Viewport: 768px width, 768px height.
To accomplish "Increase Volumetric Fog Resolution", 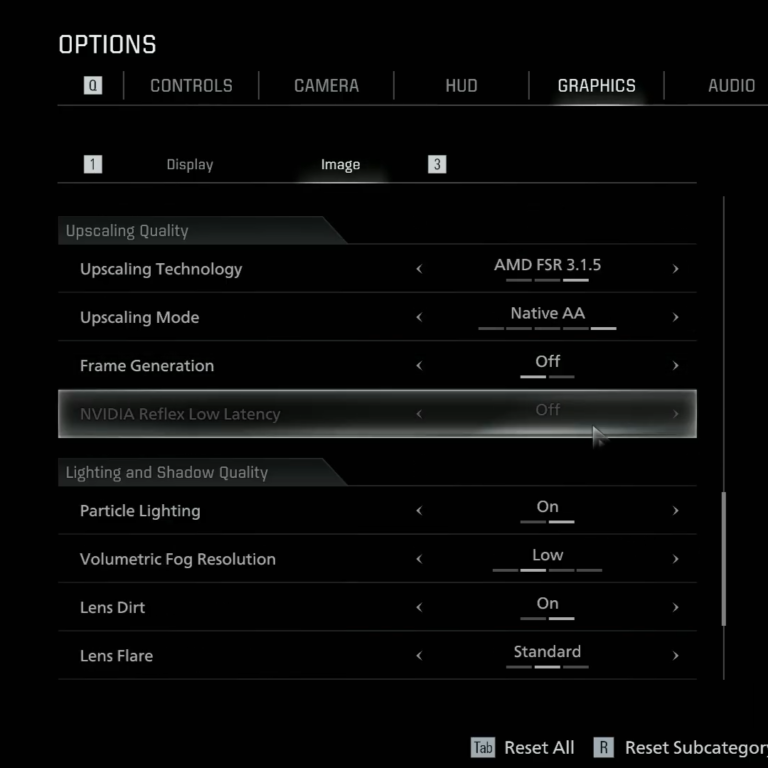I will [x=676, y=559].
